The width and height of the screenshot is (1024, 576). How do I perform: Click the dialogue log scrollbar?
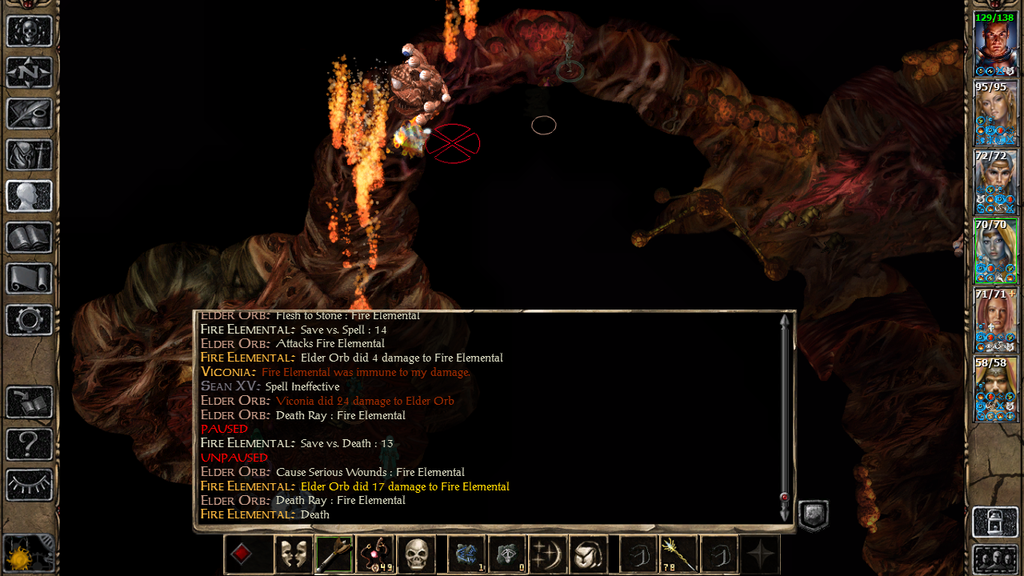tap(785, 410)
